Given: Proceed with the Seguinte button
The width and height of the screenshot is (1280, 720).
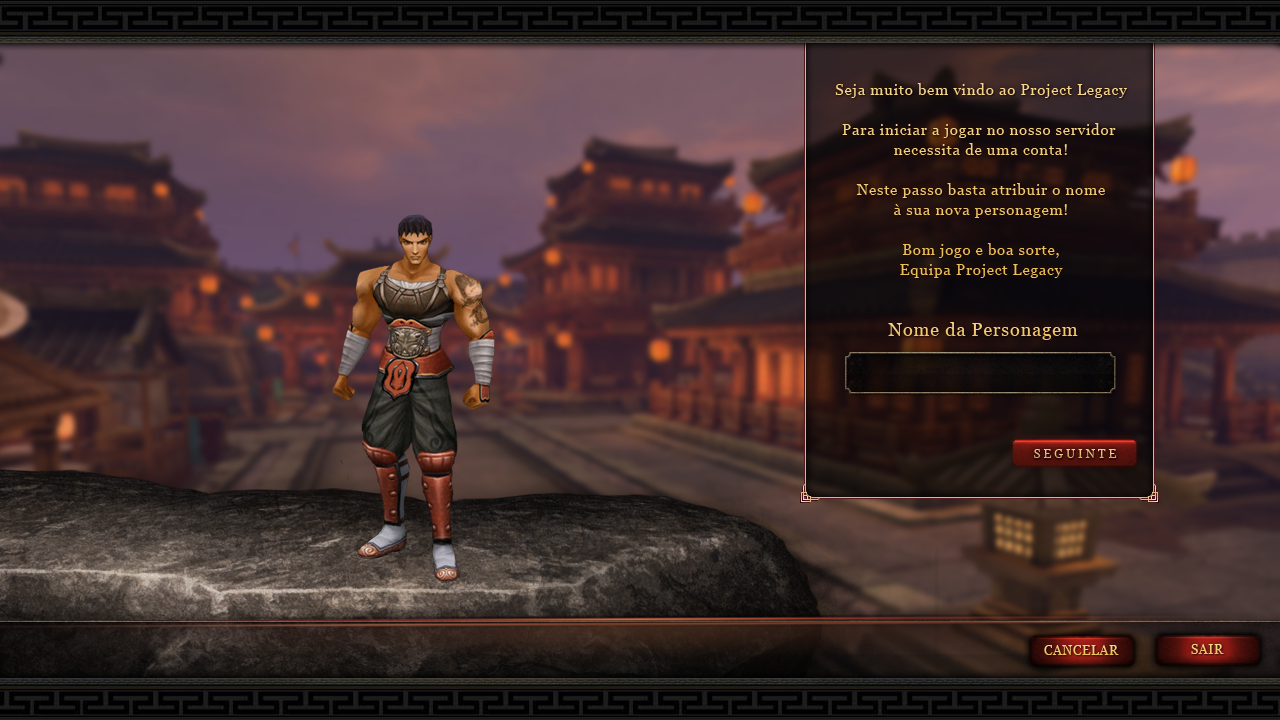Looking at the screenshot, I should tap(1075, 453).
